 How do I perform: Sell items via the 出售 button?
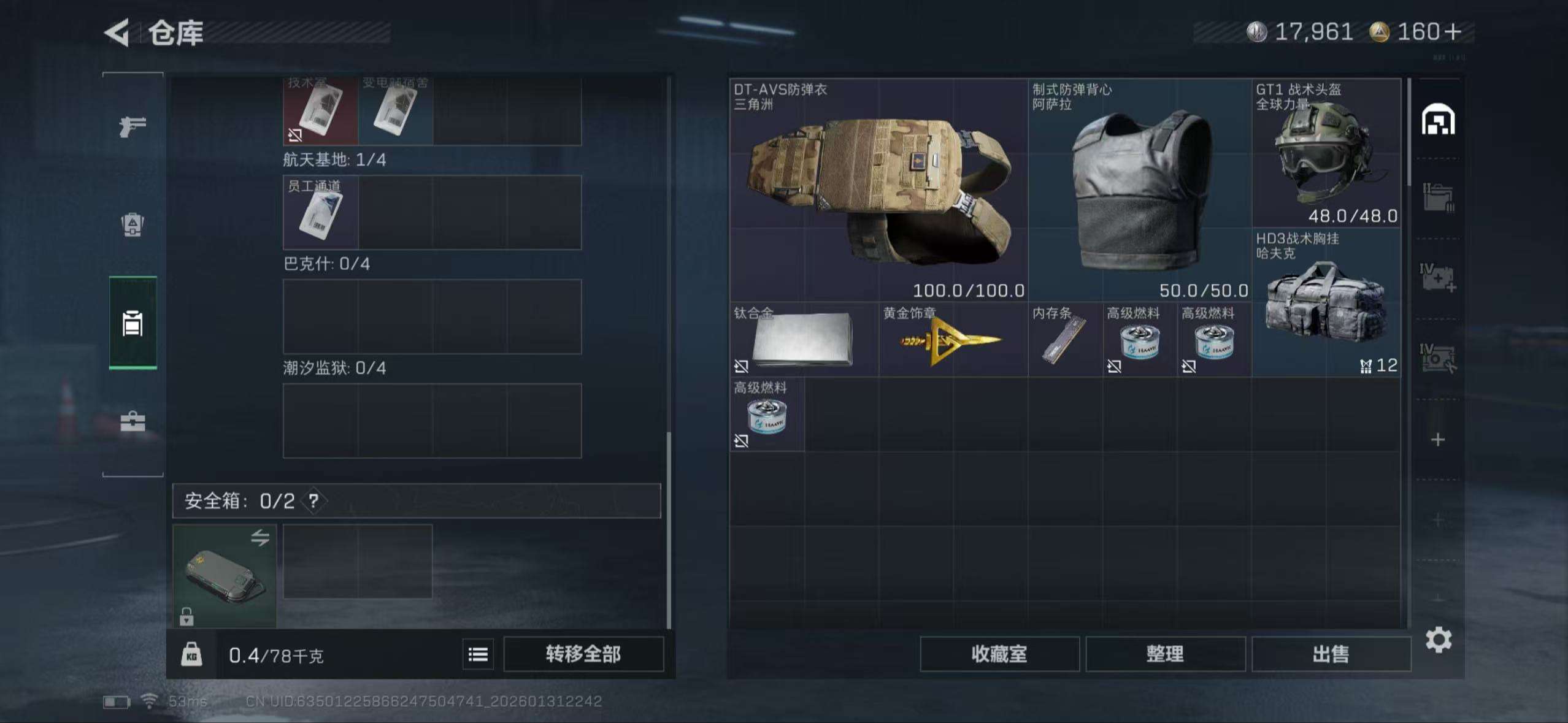point(1331,654)
